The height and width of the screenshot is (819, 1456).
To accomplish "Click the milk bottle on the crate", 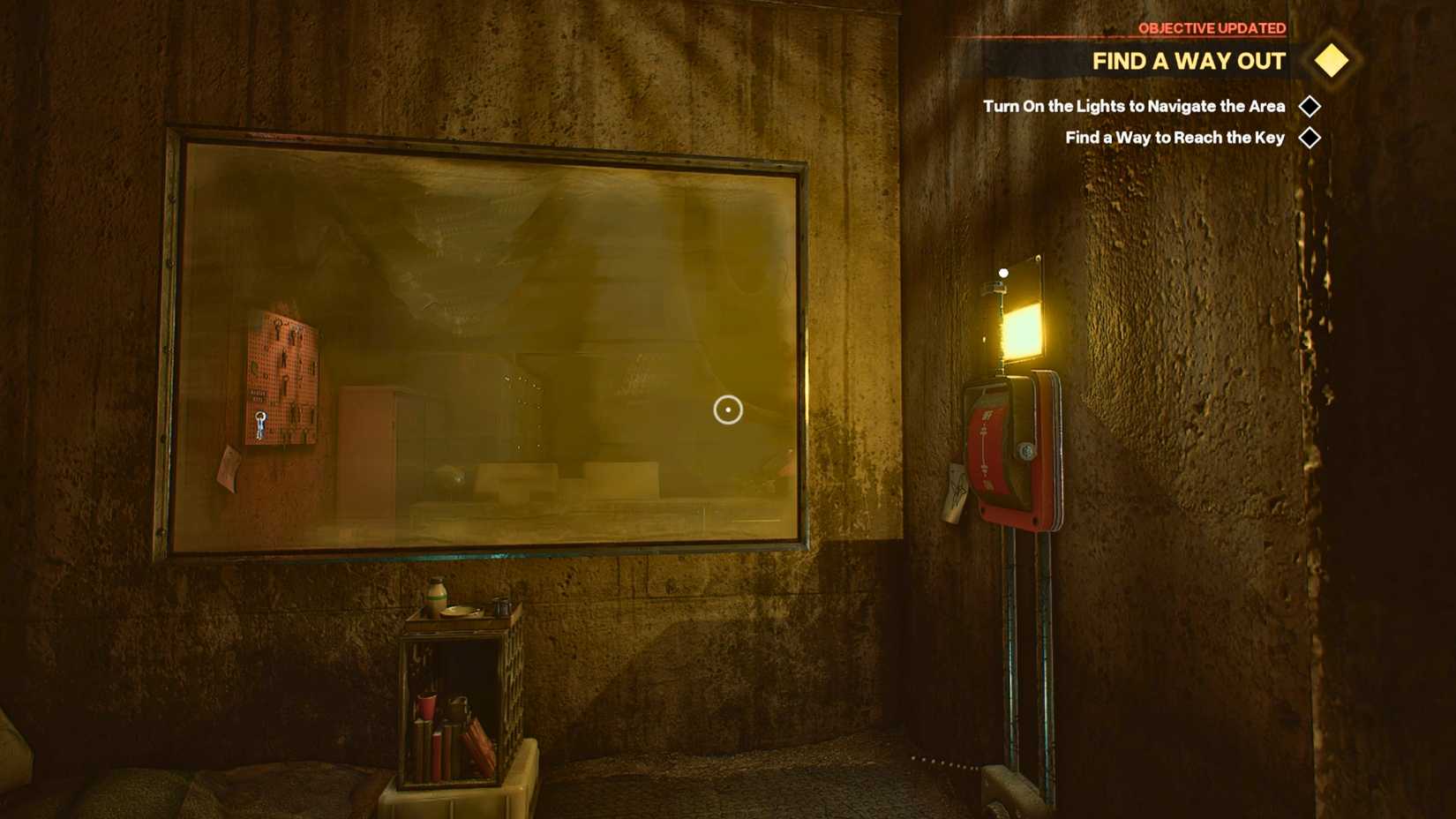I will point(436,591).
